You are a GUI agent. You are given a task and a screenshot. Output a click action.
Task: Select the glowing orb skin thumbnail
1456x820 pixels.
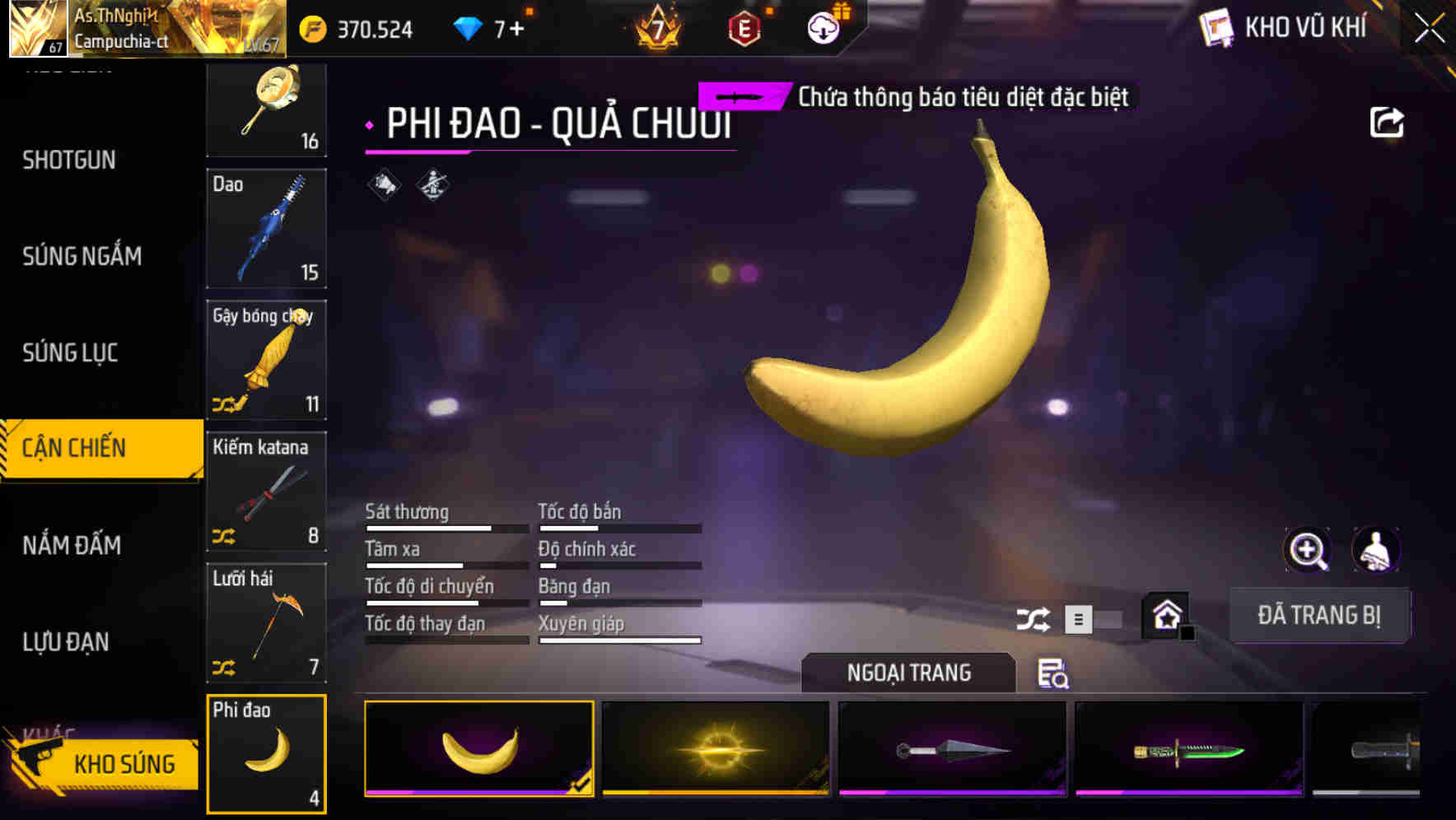point(716,749)
